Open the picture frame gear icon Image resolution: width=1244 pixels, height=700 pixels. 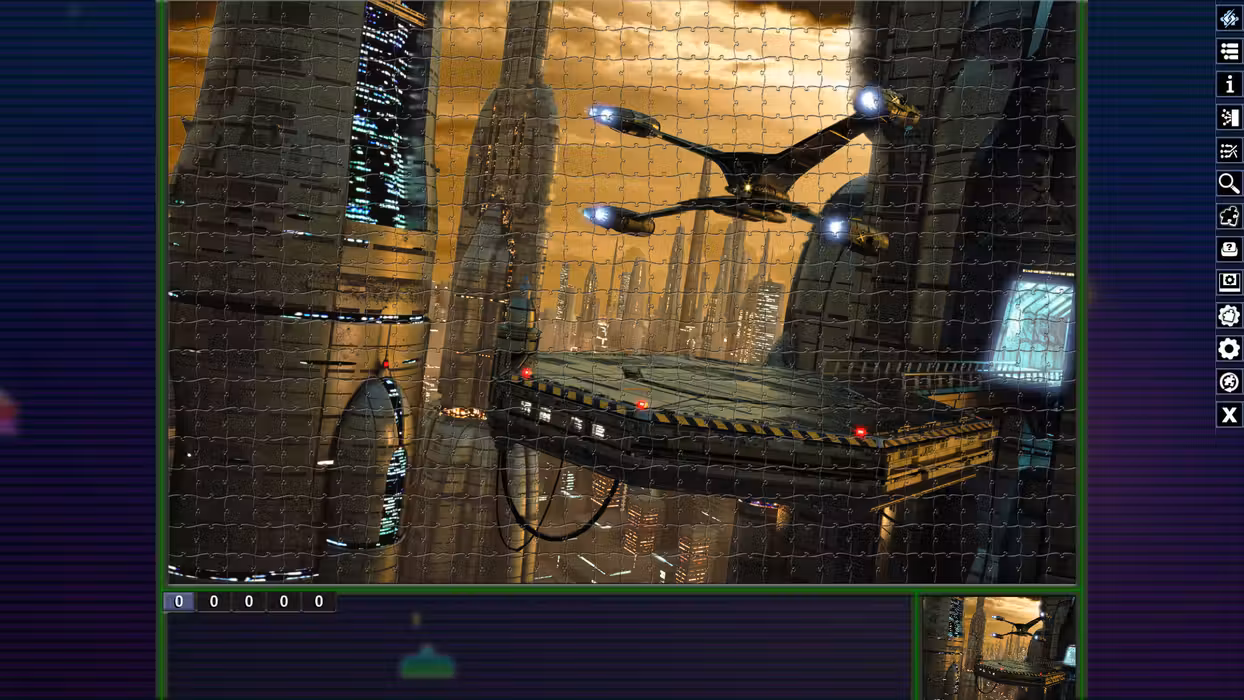click(x=1229, y=282)
